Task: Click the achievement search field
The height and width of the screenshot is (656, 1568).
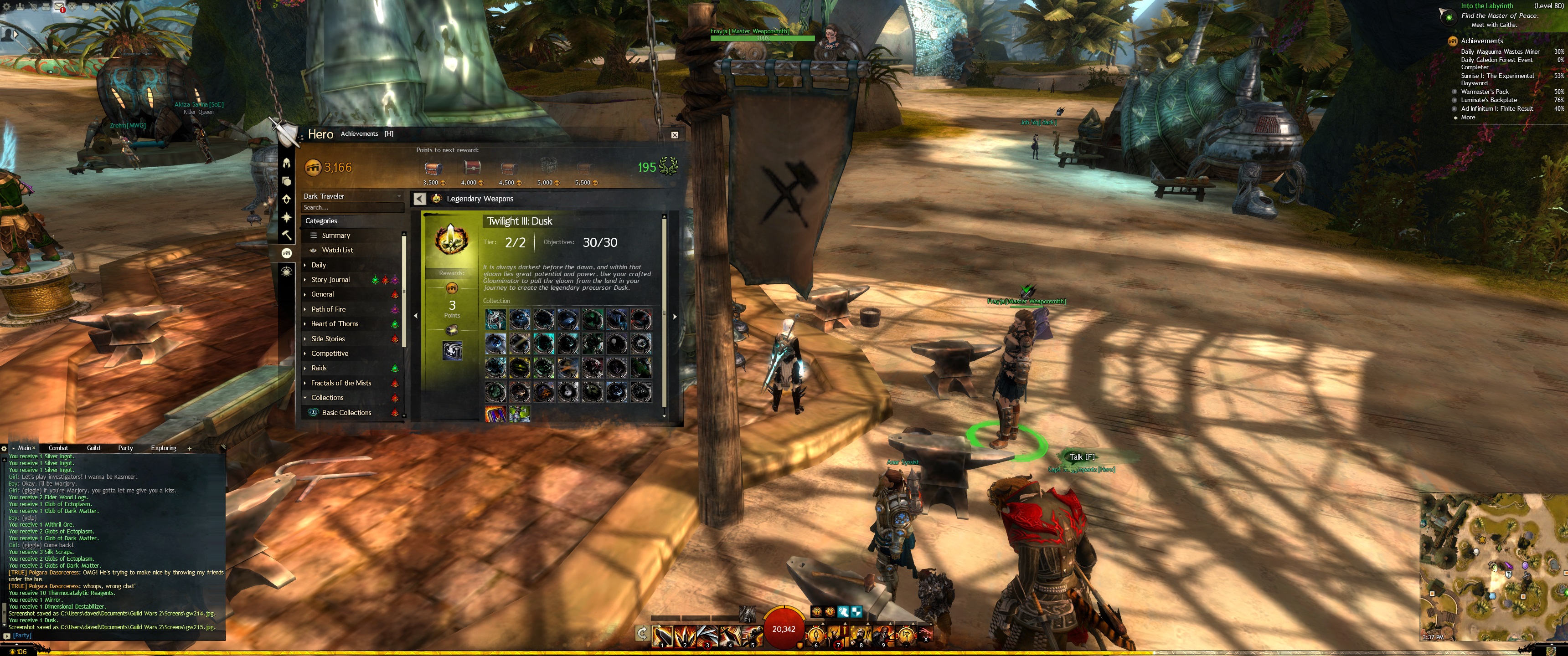Action: (352, 208)
